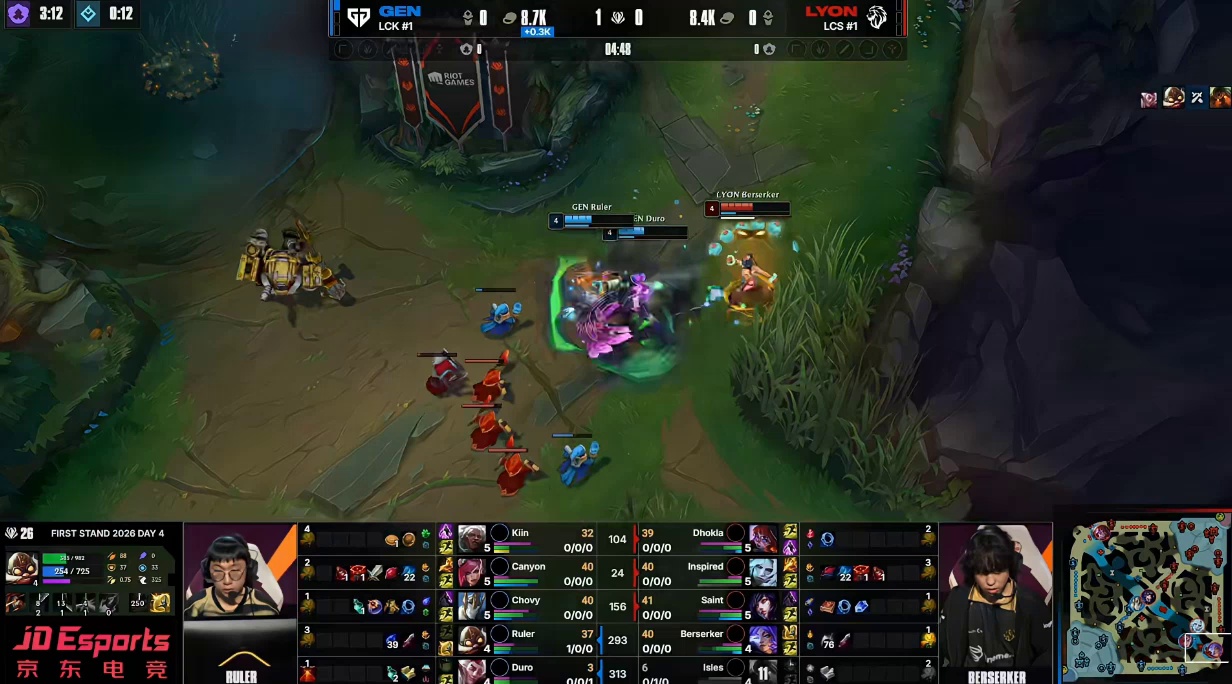1232x684 pixels.
Task: Click the JD Esports sponsor logo
Action: 91,652
